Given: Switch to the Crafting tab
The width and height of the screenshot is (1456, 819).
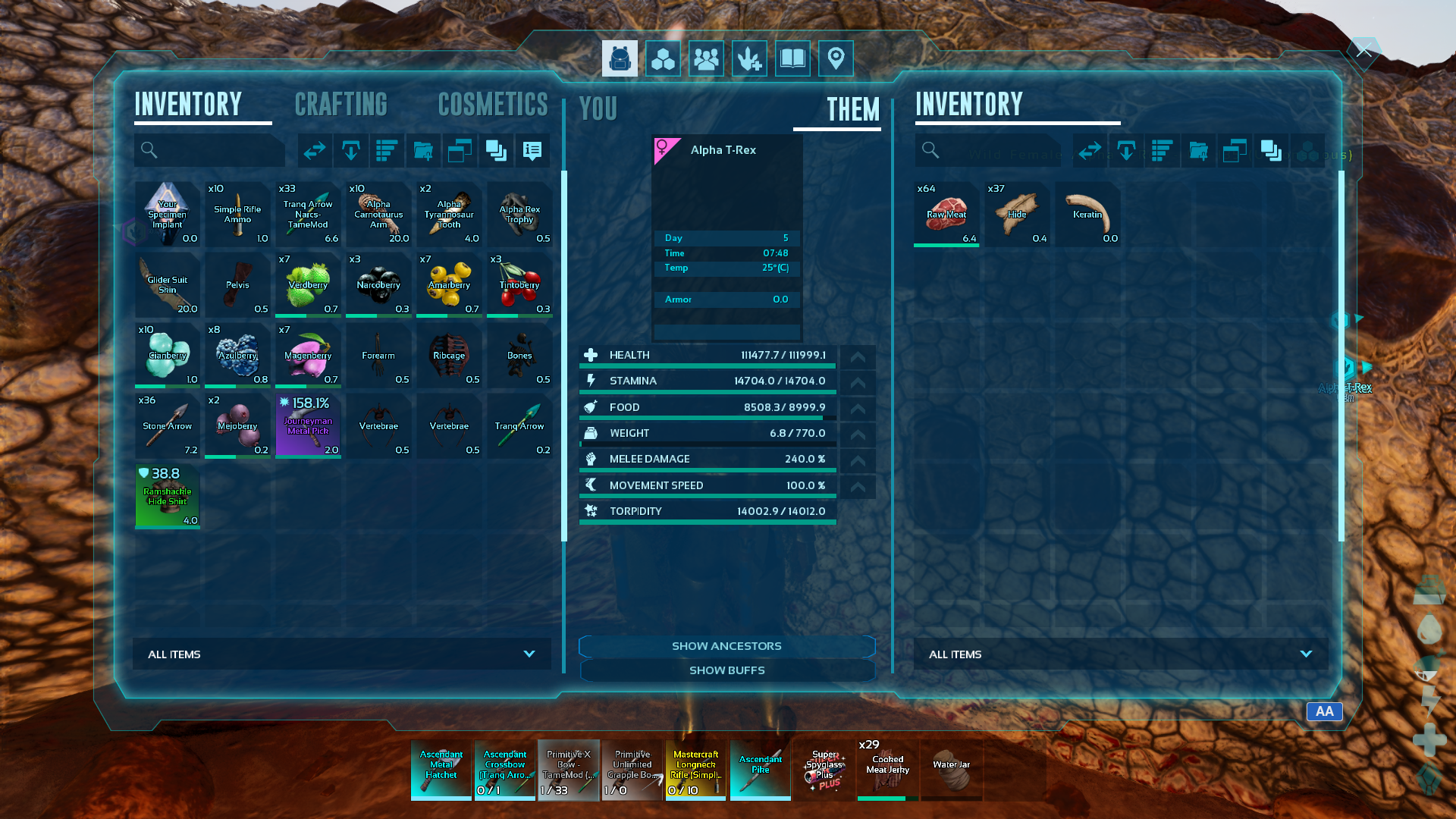Looking at the screenshot, I should (340, 105).
